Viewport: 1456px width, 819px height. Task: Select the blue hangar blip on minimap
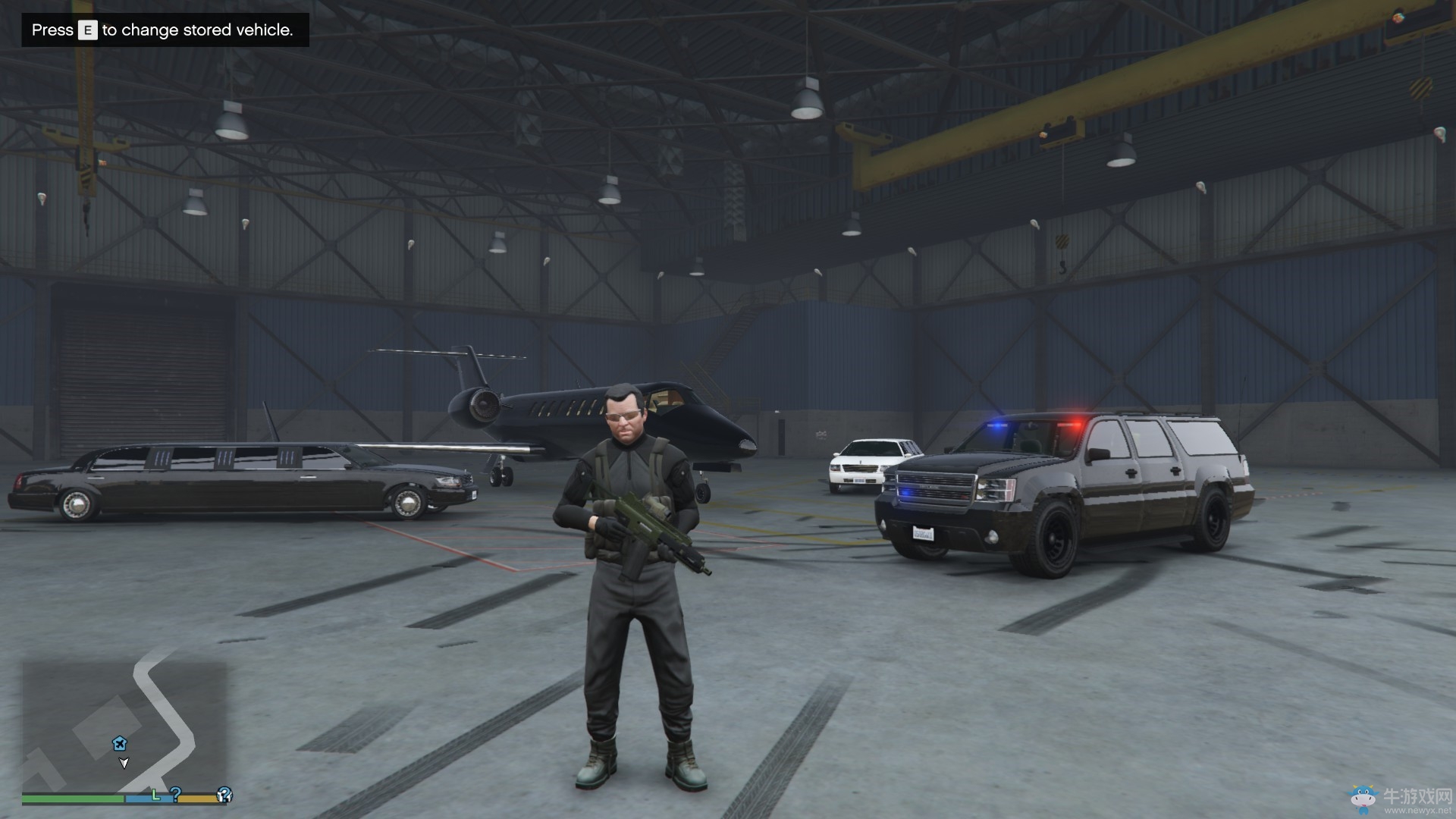click(119, 743)
